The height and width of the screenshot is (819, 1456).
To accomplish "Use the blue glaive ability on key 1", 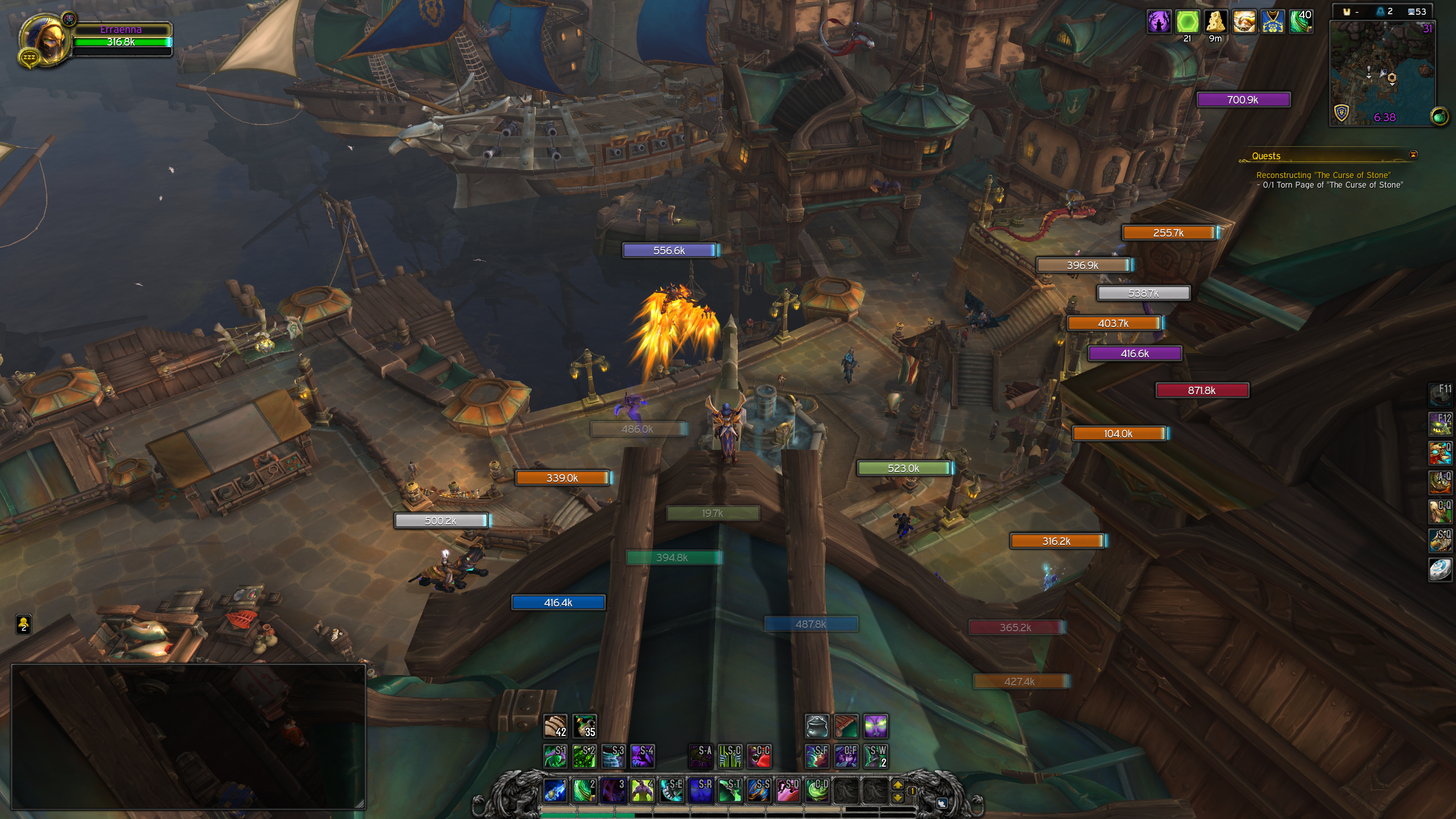I will (555, 790).
